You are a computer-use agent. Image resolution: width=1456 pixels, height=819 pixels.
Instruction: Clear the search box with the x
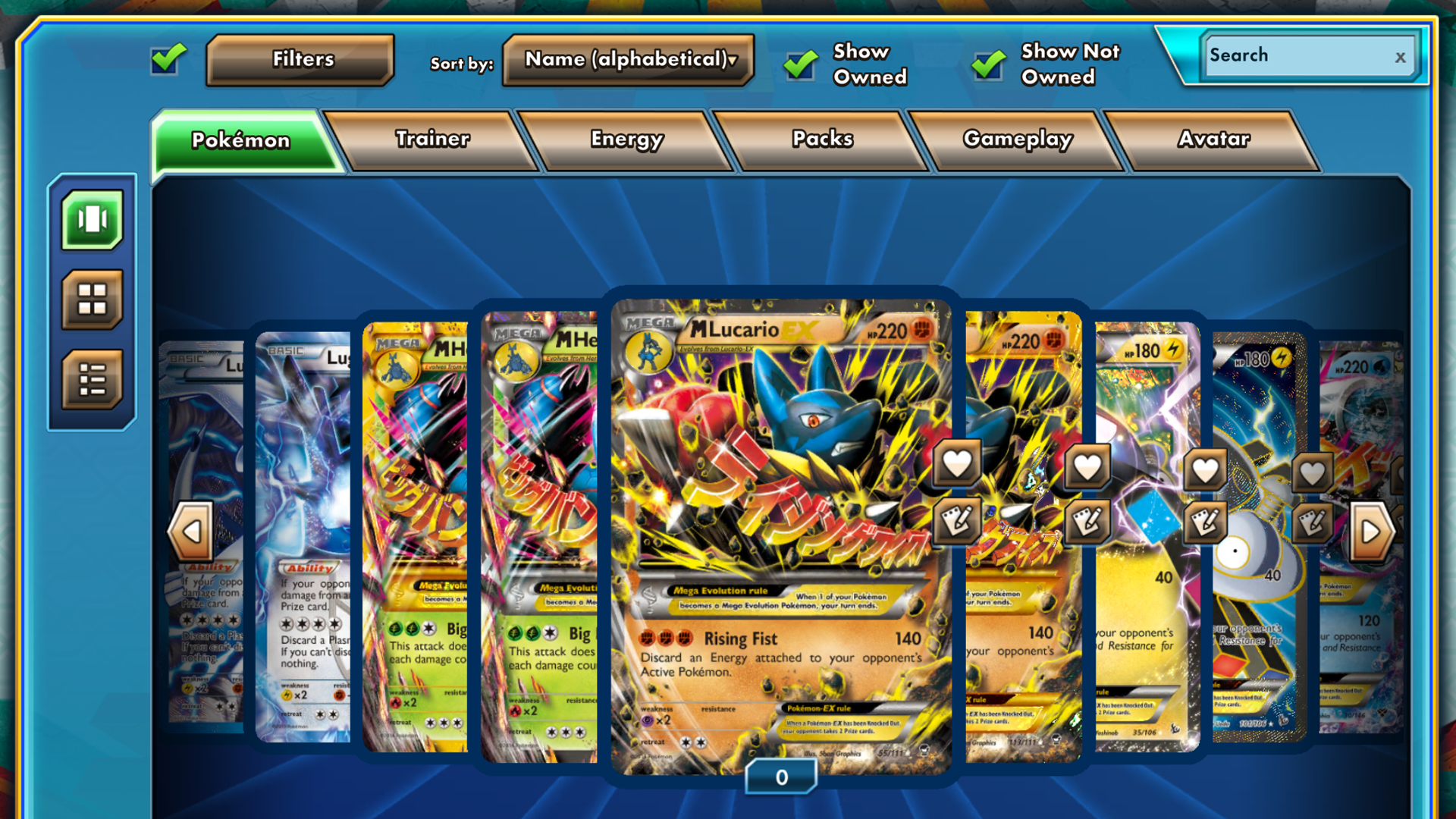[1400, 56]
